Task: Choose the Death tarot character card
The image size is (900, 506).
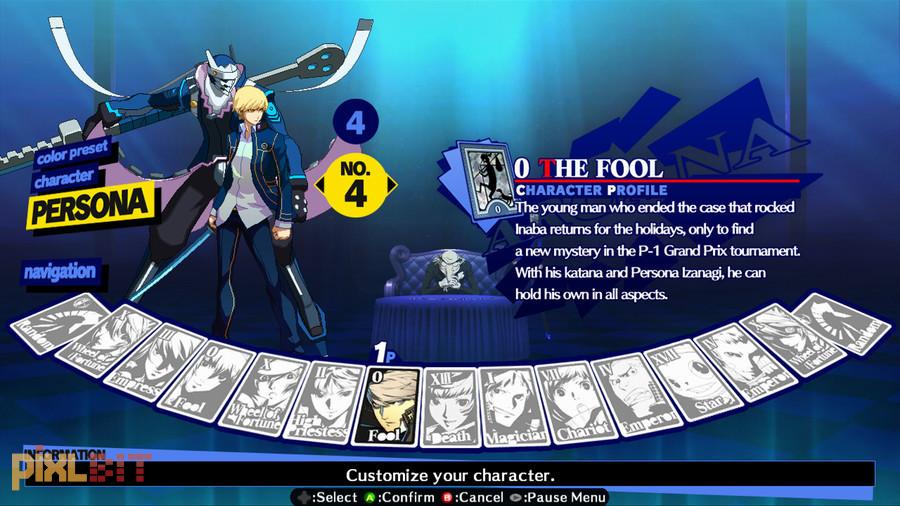Action: (448, 407)
